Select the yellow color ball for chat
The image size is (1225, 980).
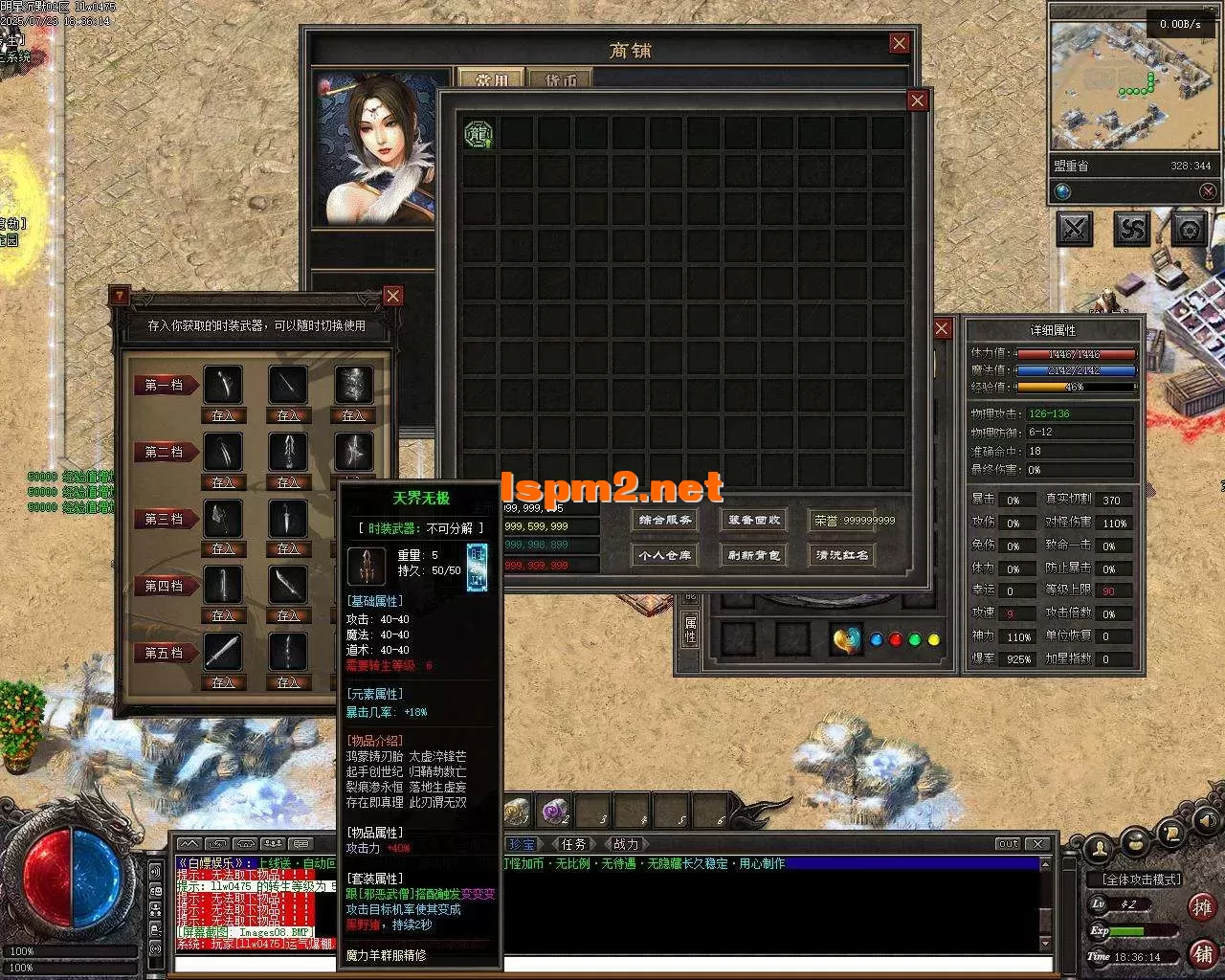[x=934, y=638]
